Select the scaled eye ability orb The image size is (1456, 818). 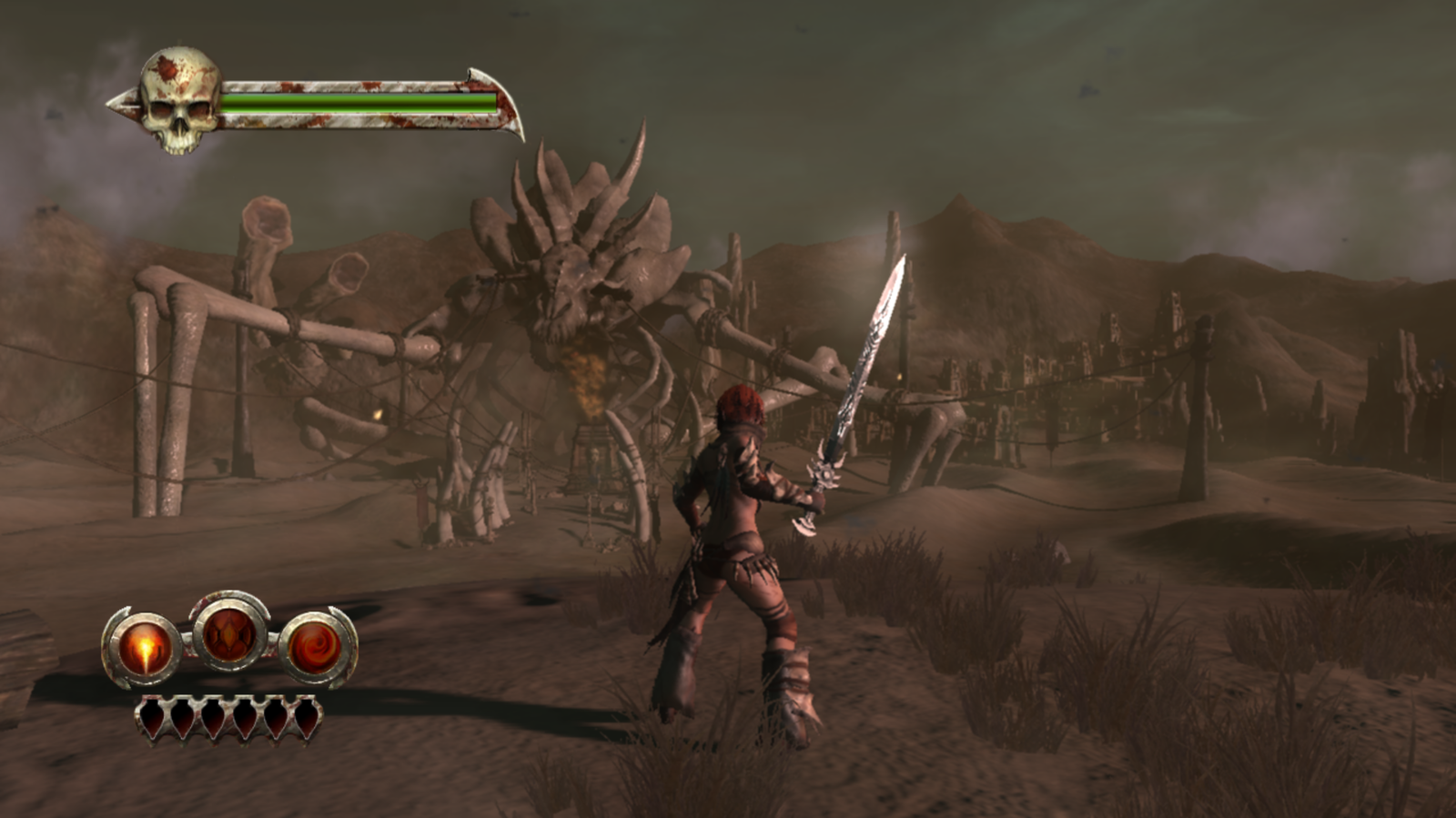pyautogui.click(x=228, y=633)
